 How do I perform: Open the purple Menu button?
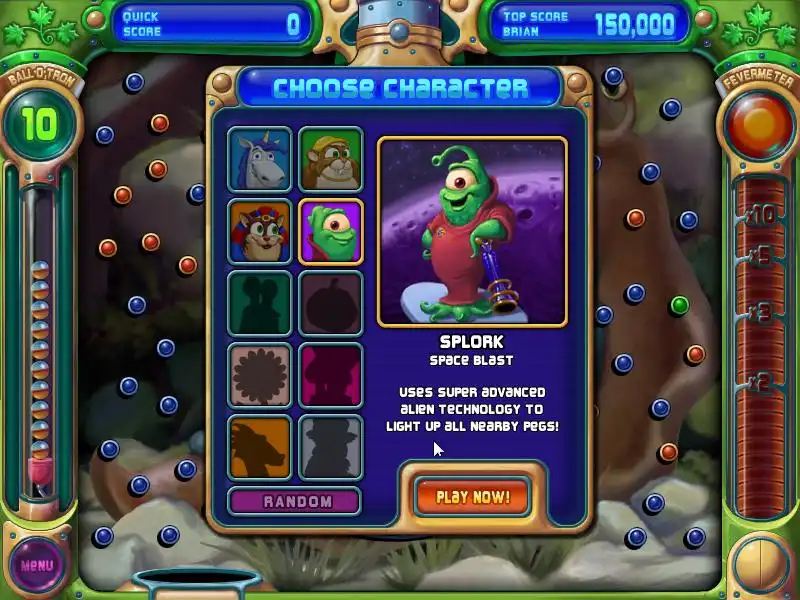click(x=37, y=565)
